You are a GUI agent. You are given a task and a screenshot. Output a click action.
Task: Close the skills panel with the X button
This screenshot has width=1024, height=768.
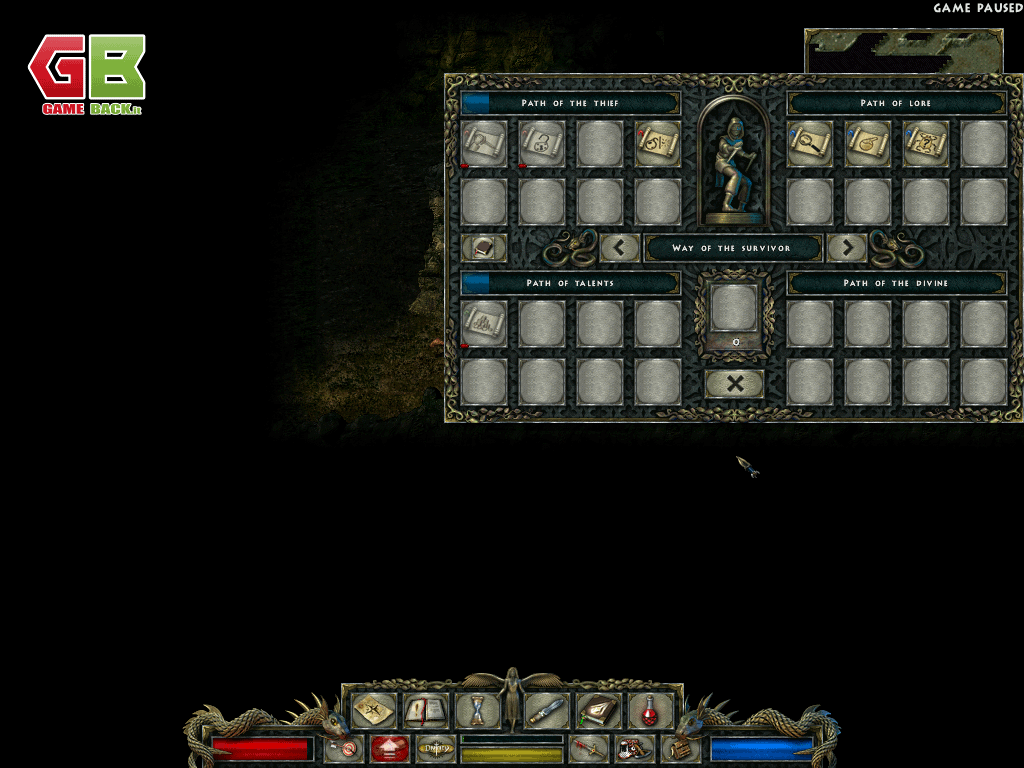click(x=734, y=383)
